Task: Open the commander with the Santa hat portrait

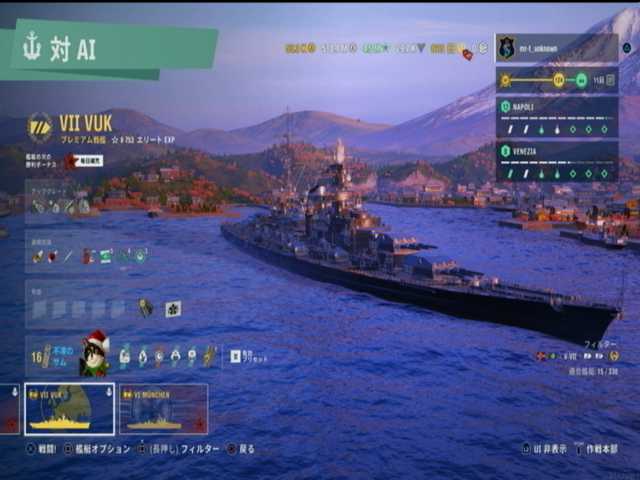Action: coord(93,355)
